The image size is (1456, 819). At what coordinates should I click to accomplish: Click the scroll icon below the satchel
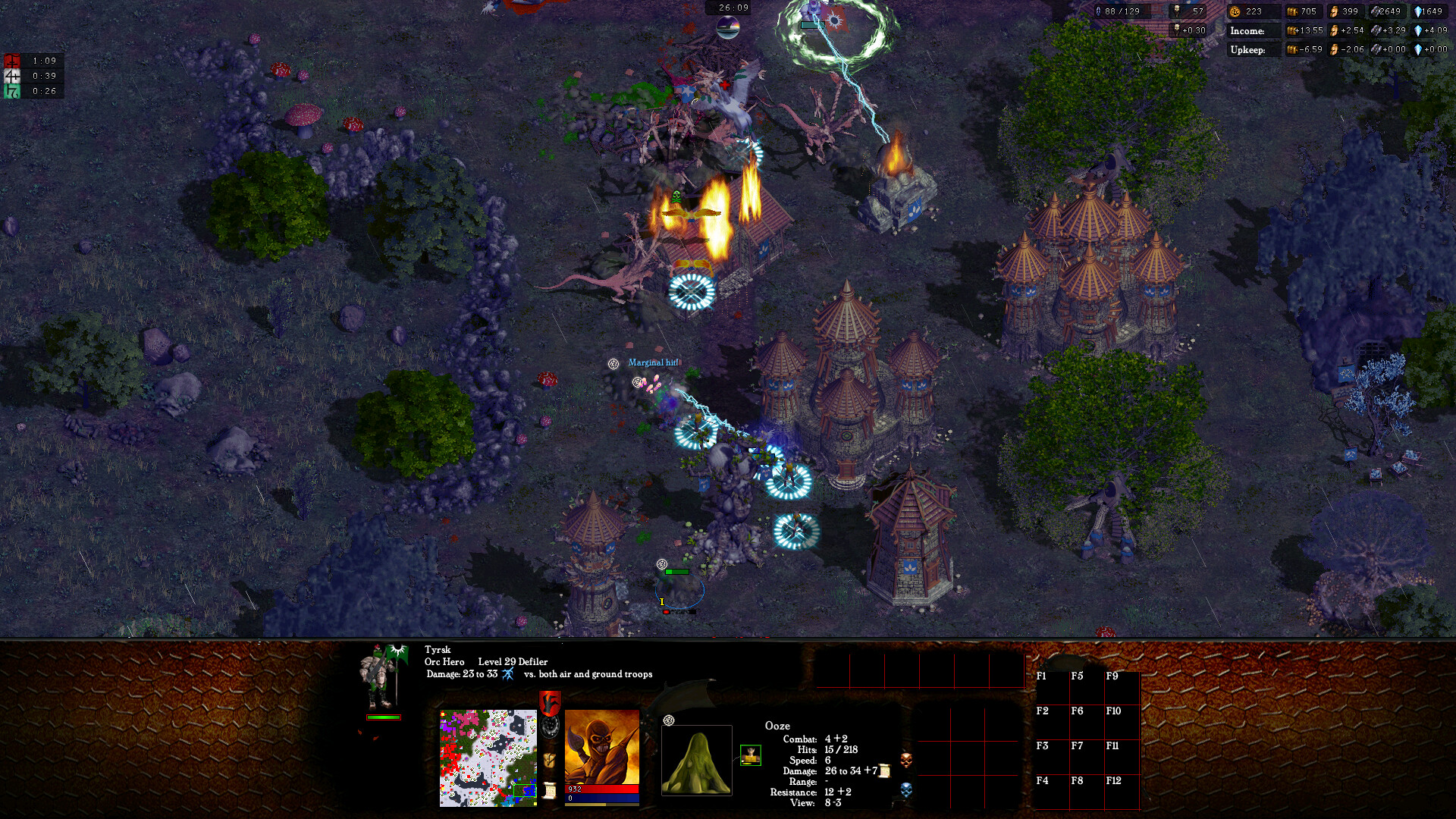pyautogui.click(x=549, y=791)
